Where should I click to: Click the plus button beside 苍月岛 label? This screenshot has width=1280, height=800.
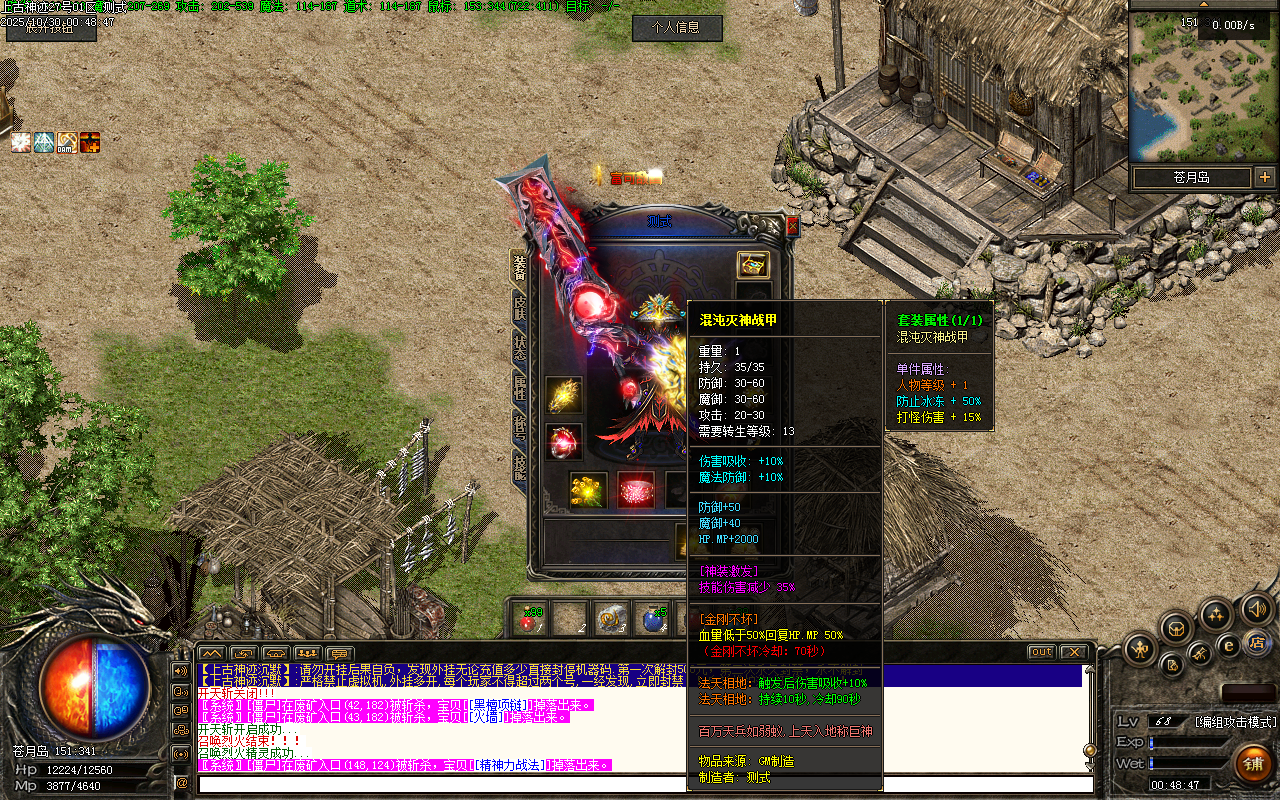[x=1265, y=177]
